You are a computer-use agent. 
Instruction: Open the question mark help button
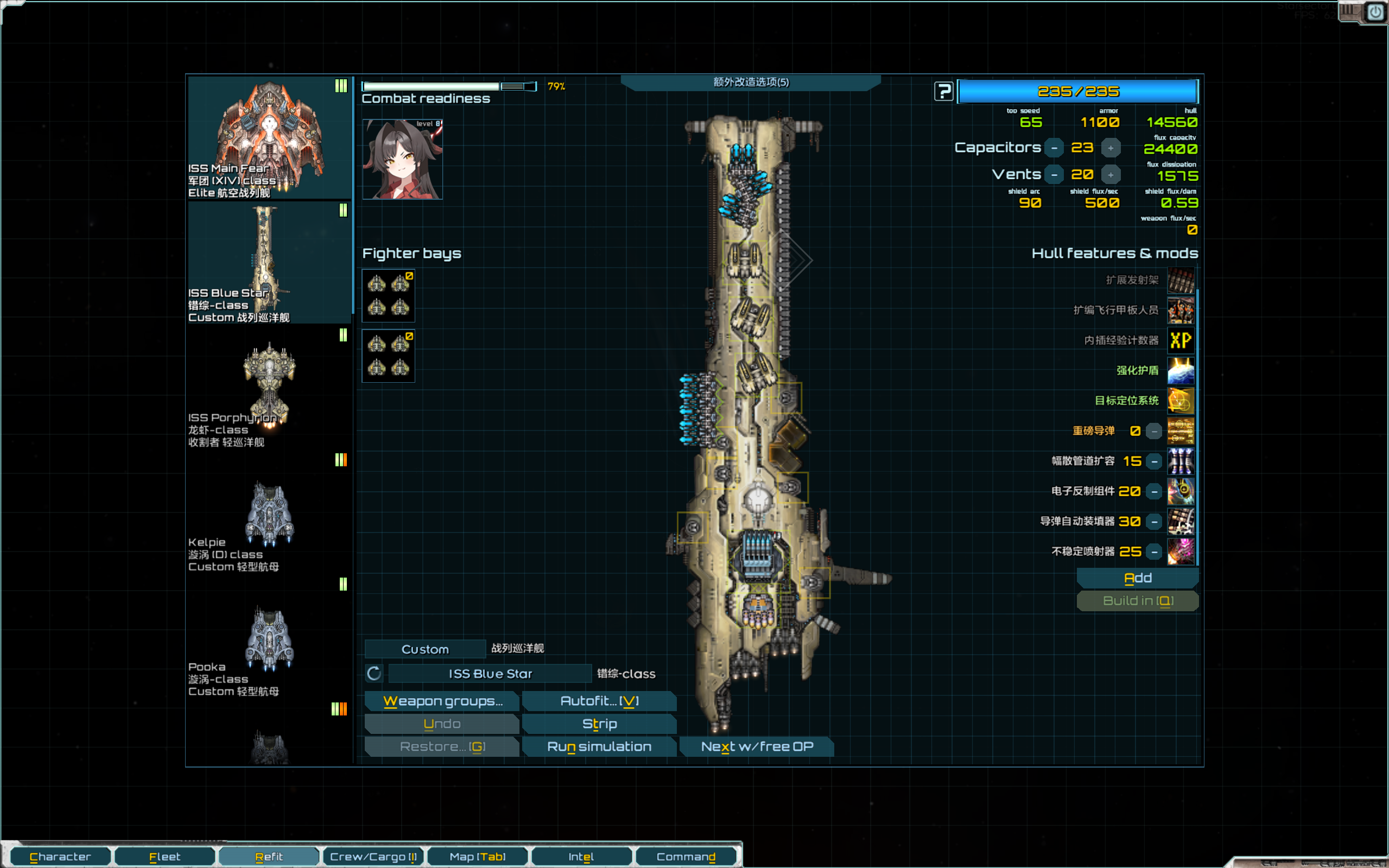coord(943,91)
